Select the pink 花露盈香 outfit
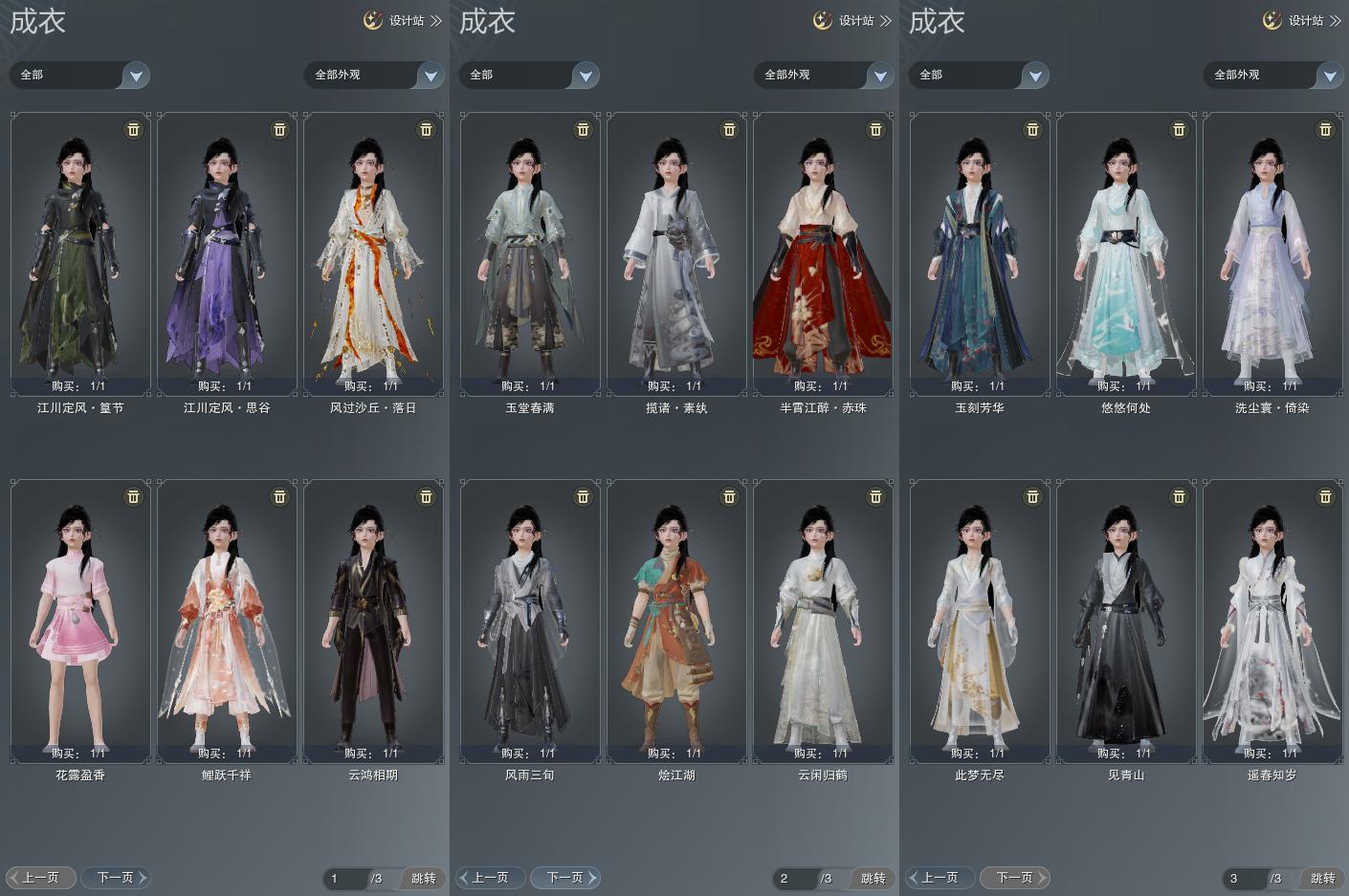The image size is (1349, 896). click(x=80, y=622)
